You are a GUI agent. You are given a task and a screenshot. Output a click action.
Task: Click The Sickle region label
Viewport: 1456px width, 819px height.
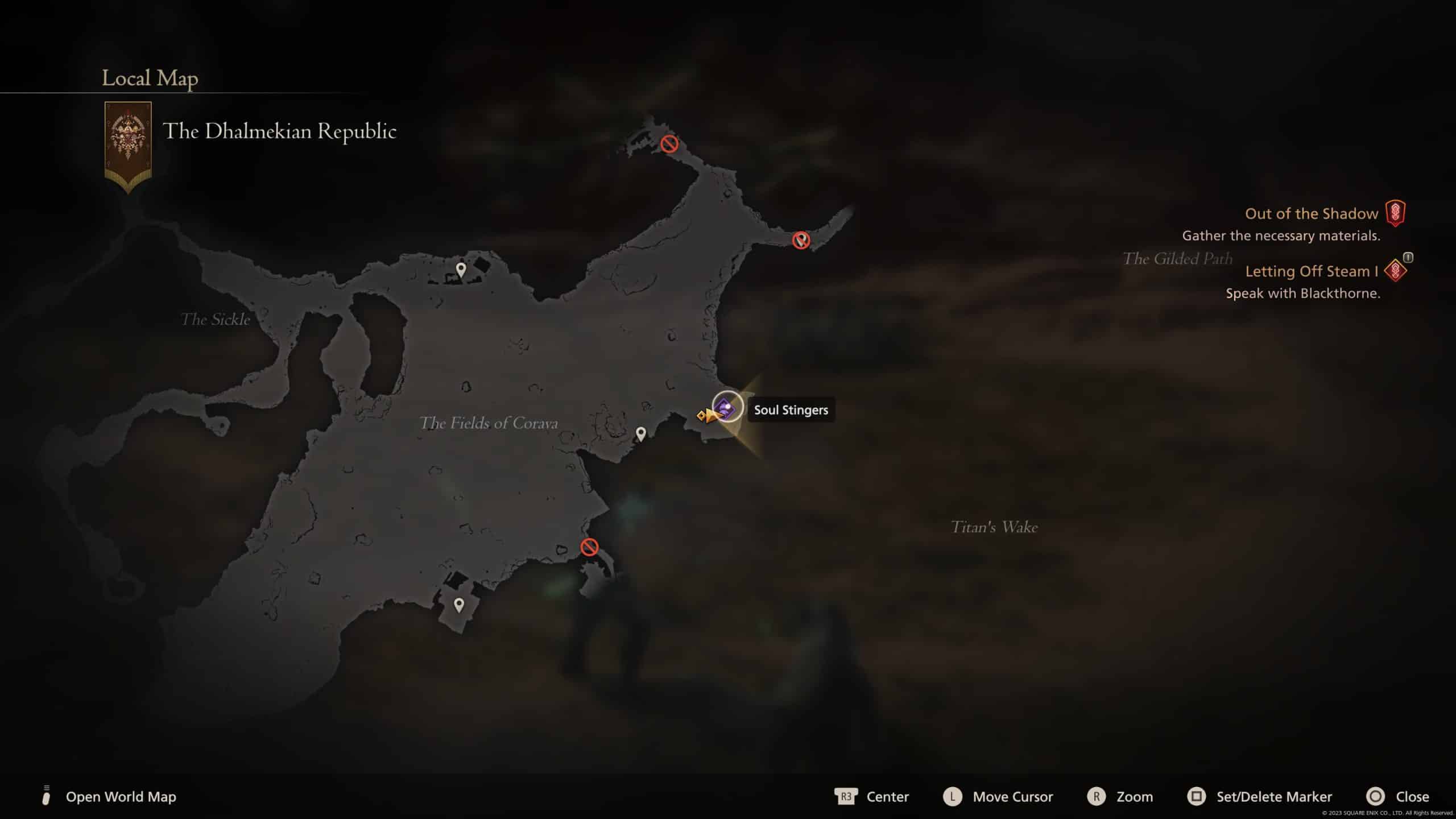[215, 320]
